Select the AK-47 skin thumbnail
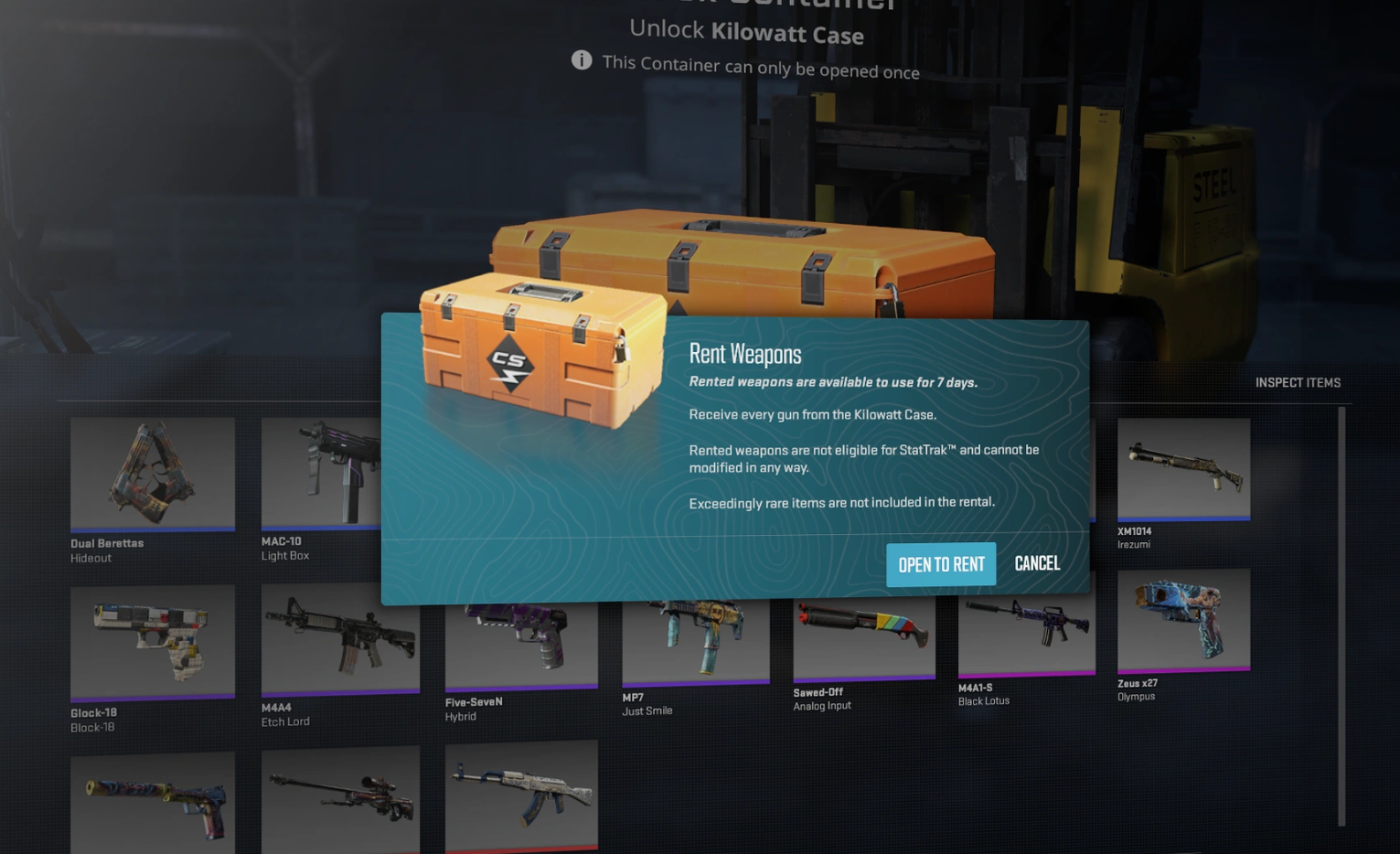 point(521,794)
